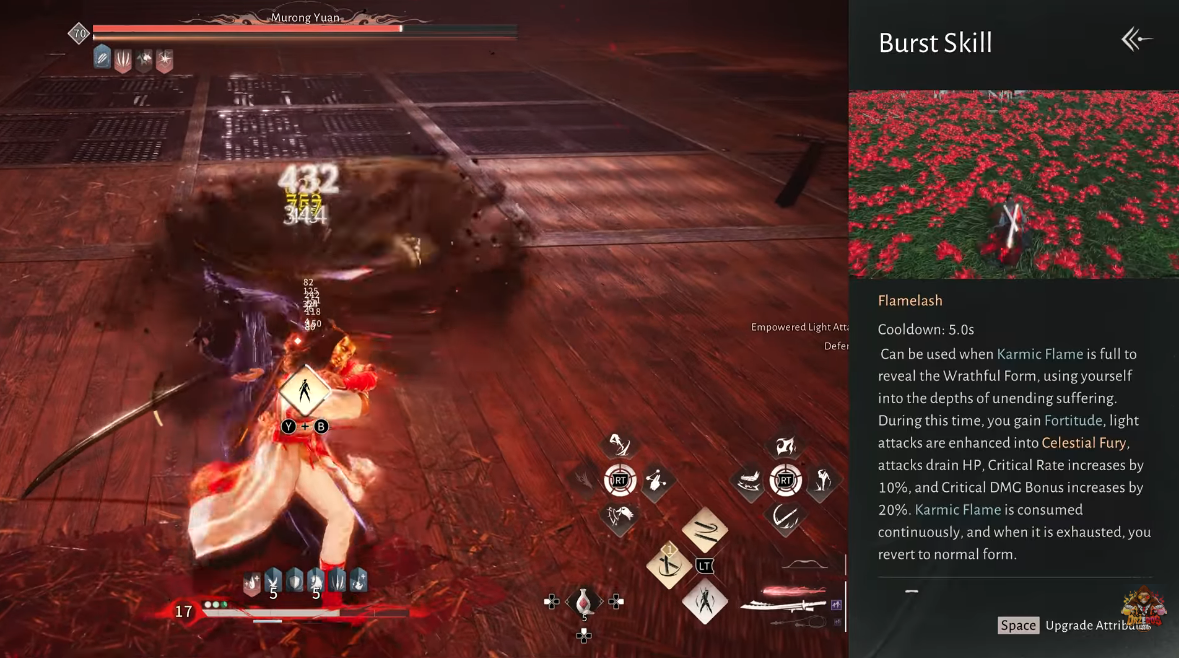Screen dimensions: 1179x658
Task: Select the healing flask item slot
Action: coord(584,601)
